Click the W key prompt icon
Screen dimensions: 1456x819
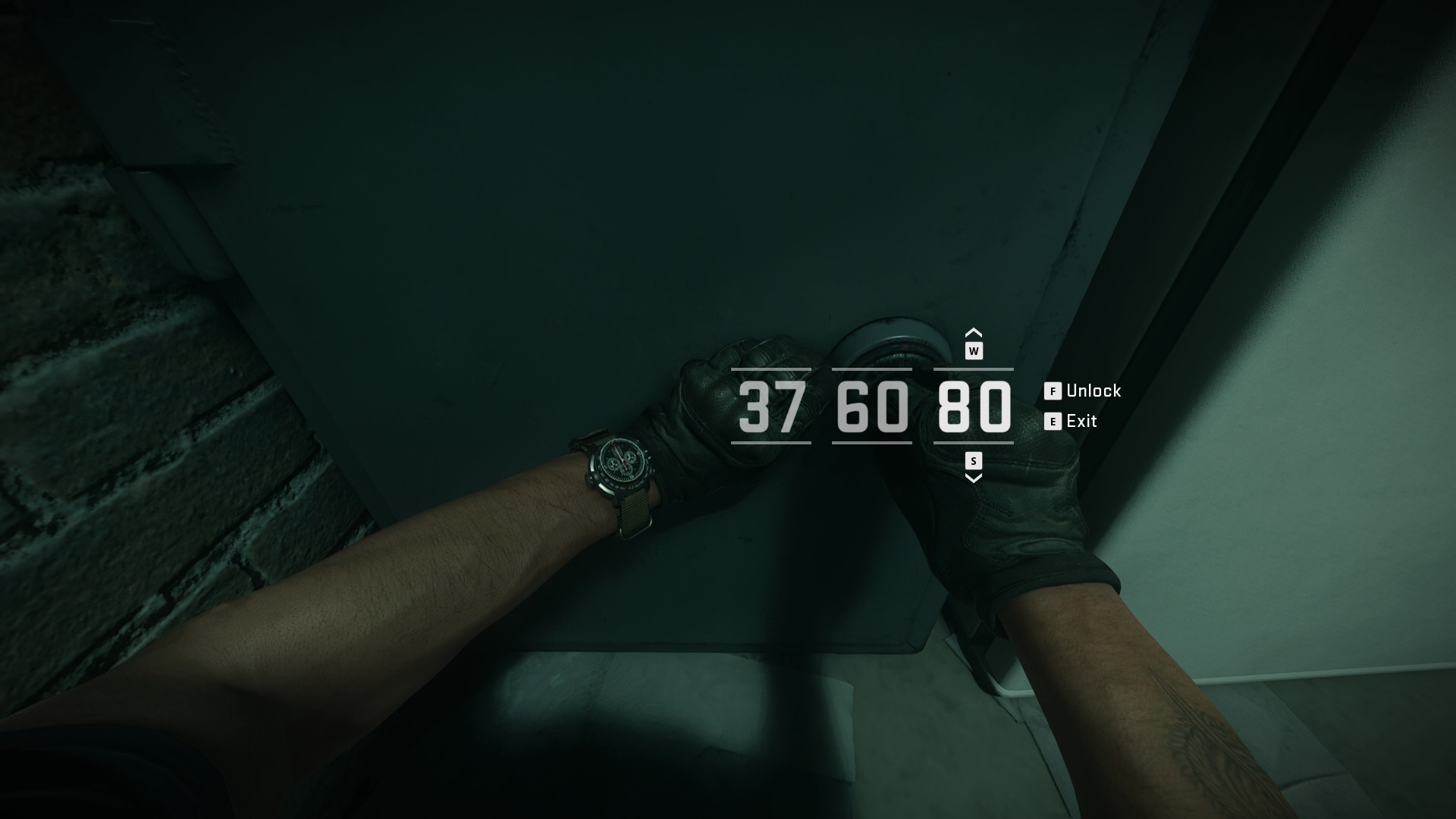click(974, 350)
